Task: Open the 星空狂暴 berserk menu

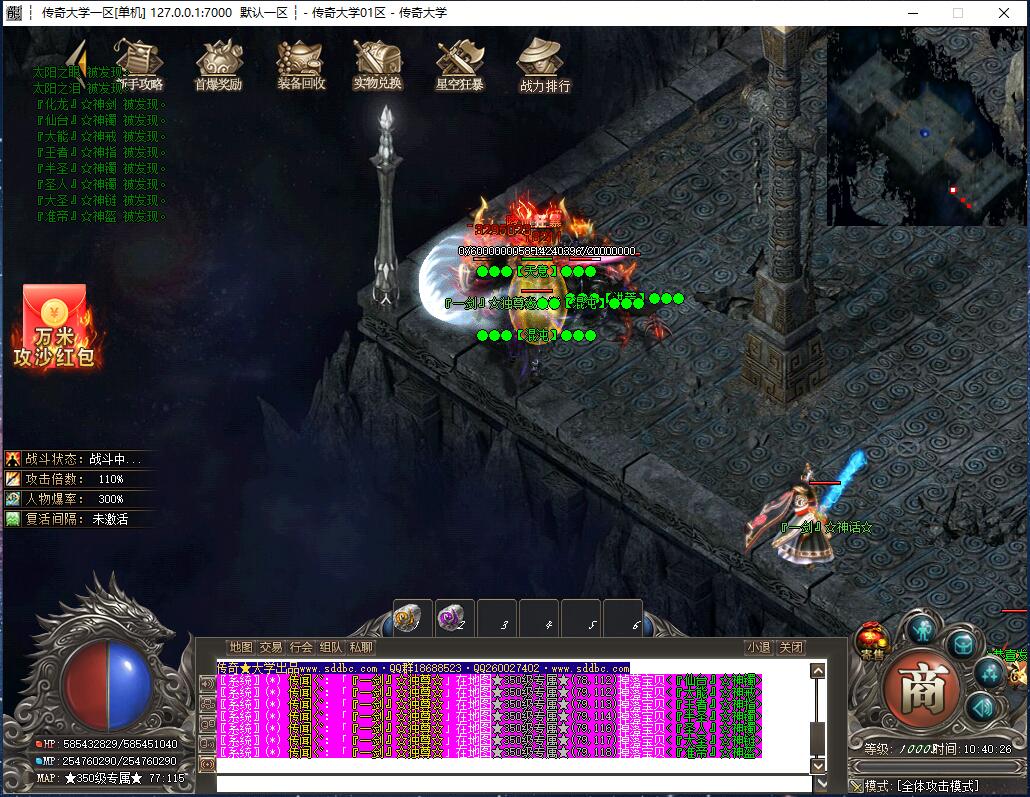Action: tap(459, 65)
